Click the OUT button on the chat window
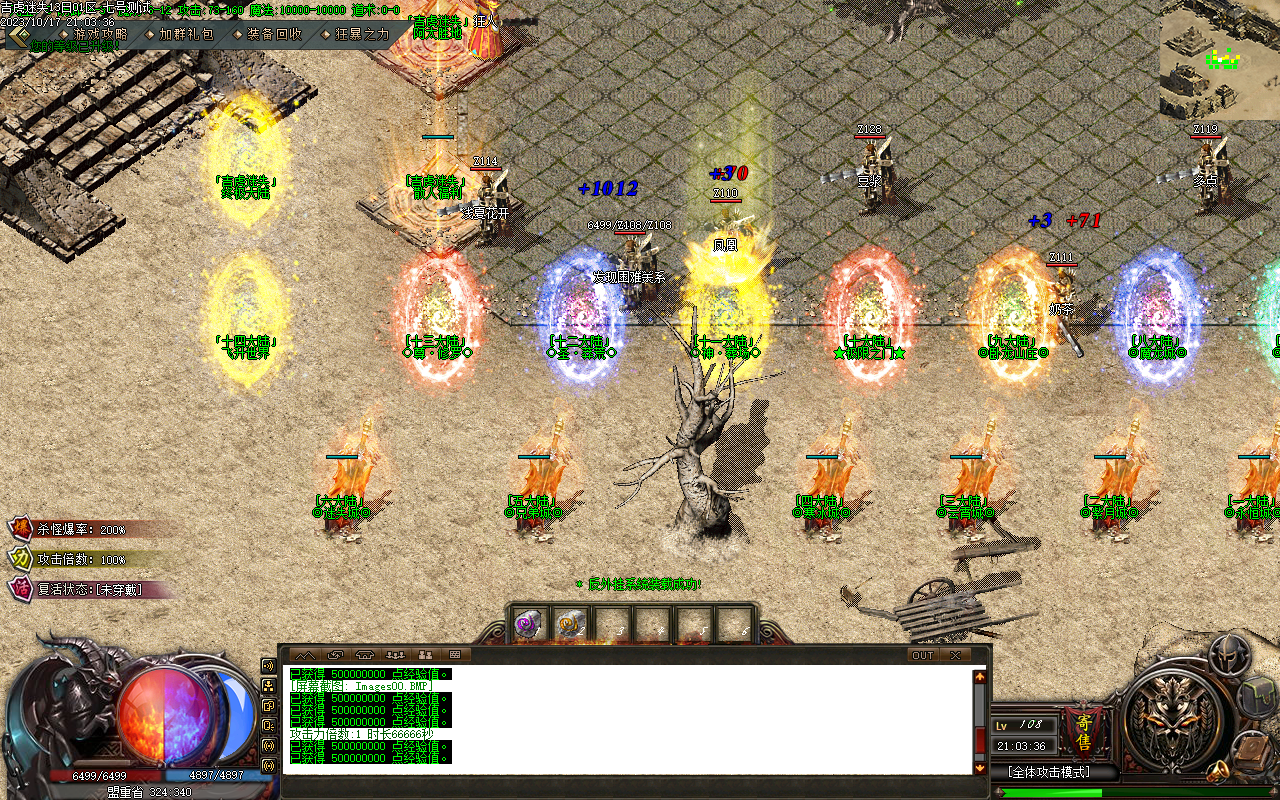Screen dimensions: 1280x800 (921, 655)
